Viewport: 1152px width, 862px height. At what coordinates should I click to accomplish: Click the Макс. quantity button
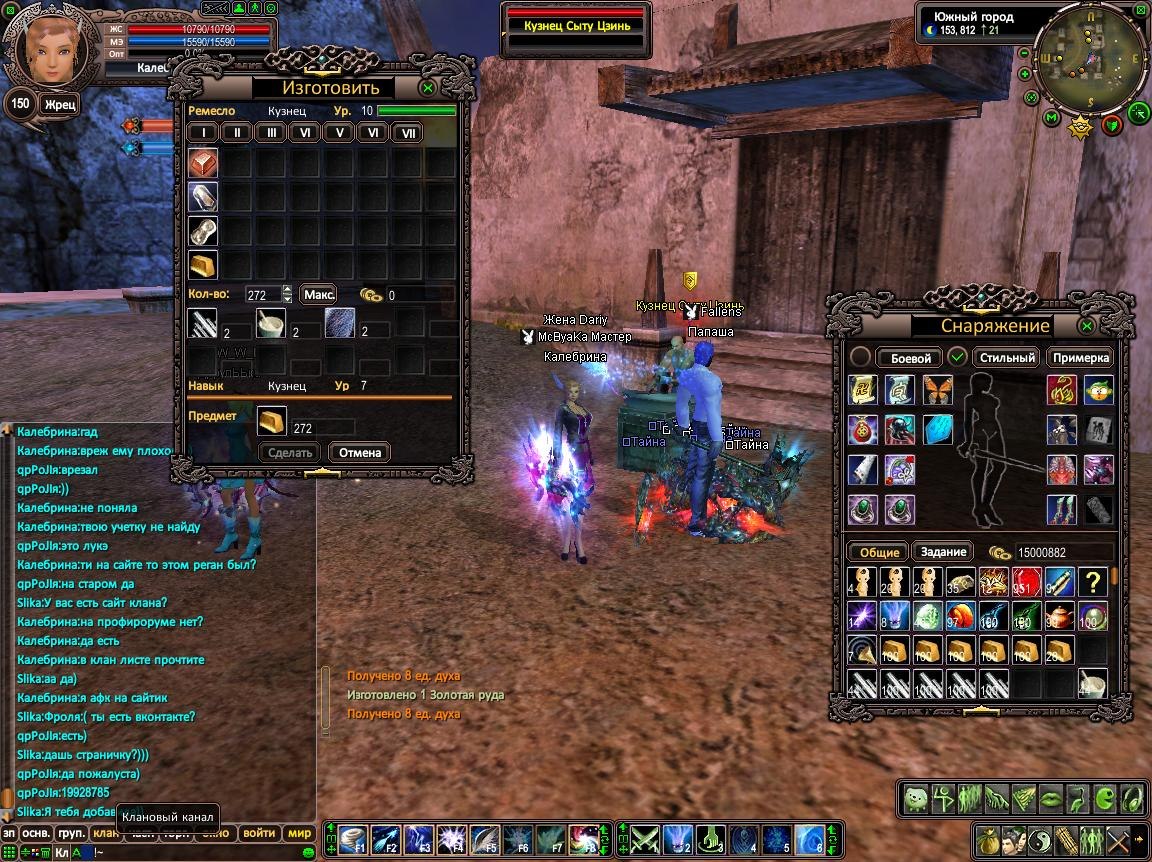[x=319, y=295]
